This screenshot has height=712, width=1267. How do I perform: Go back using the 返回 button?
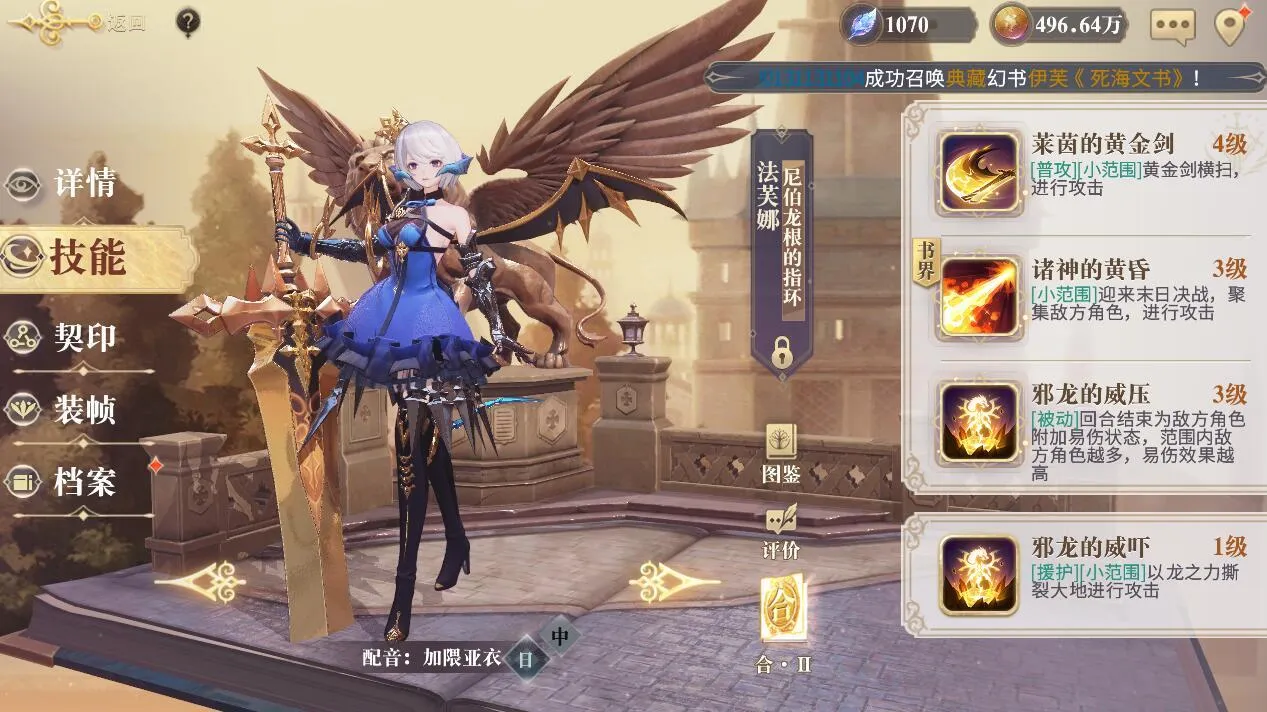70,23
